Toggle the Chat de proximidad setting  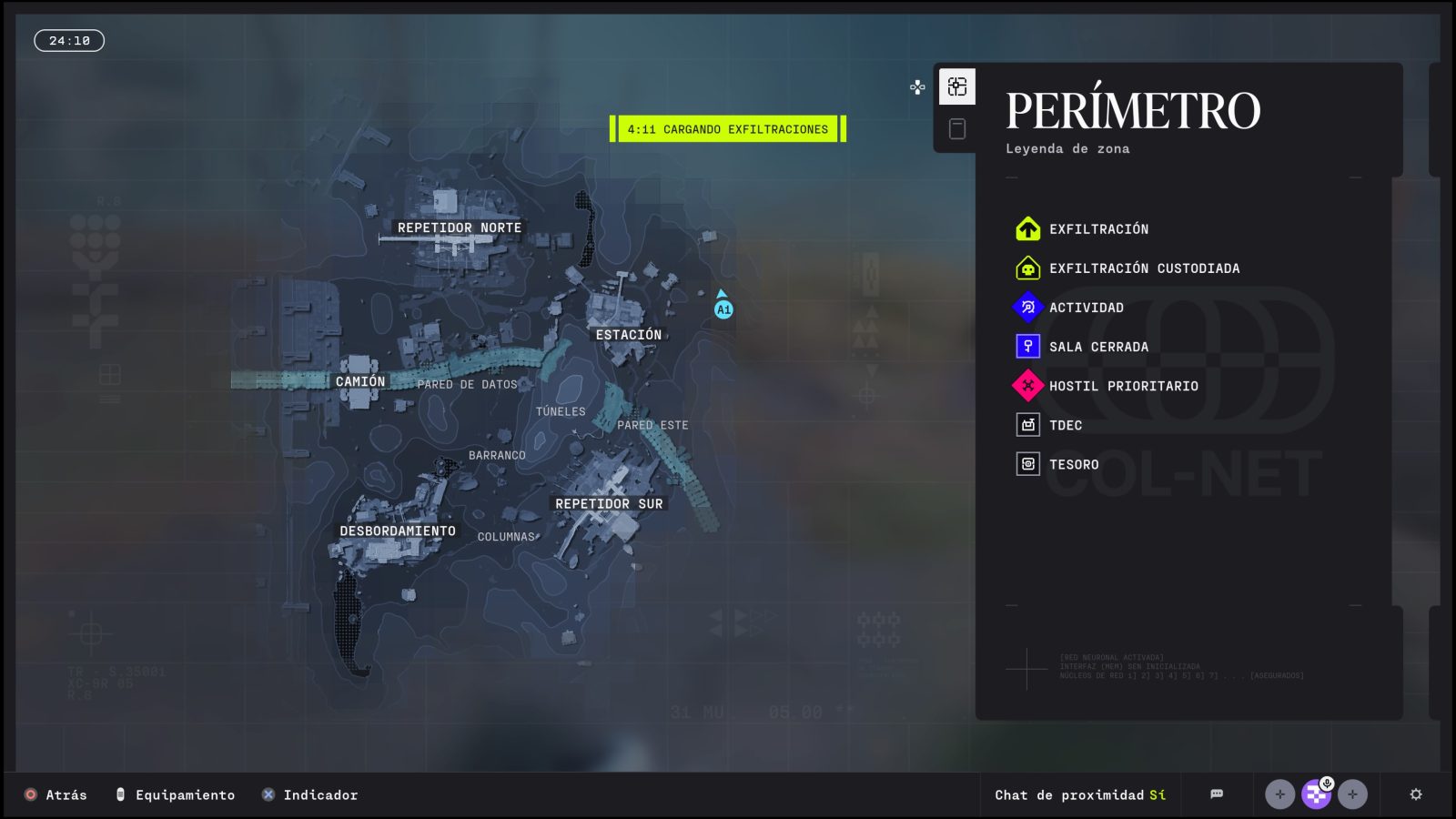click(1080, 795)
